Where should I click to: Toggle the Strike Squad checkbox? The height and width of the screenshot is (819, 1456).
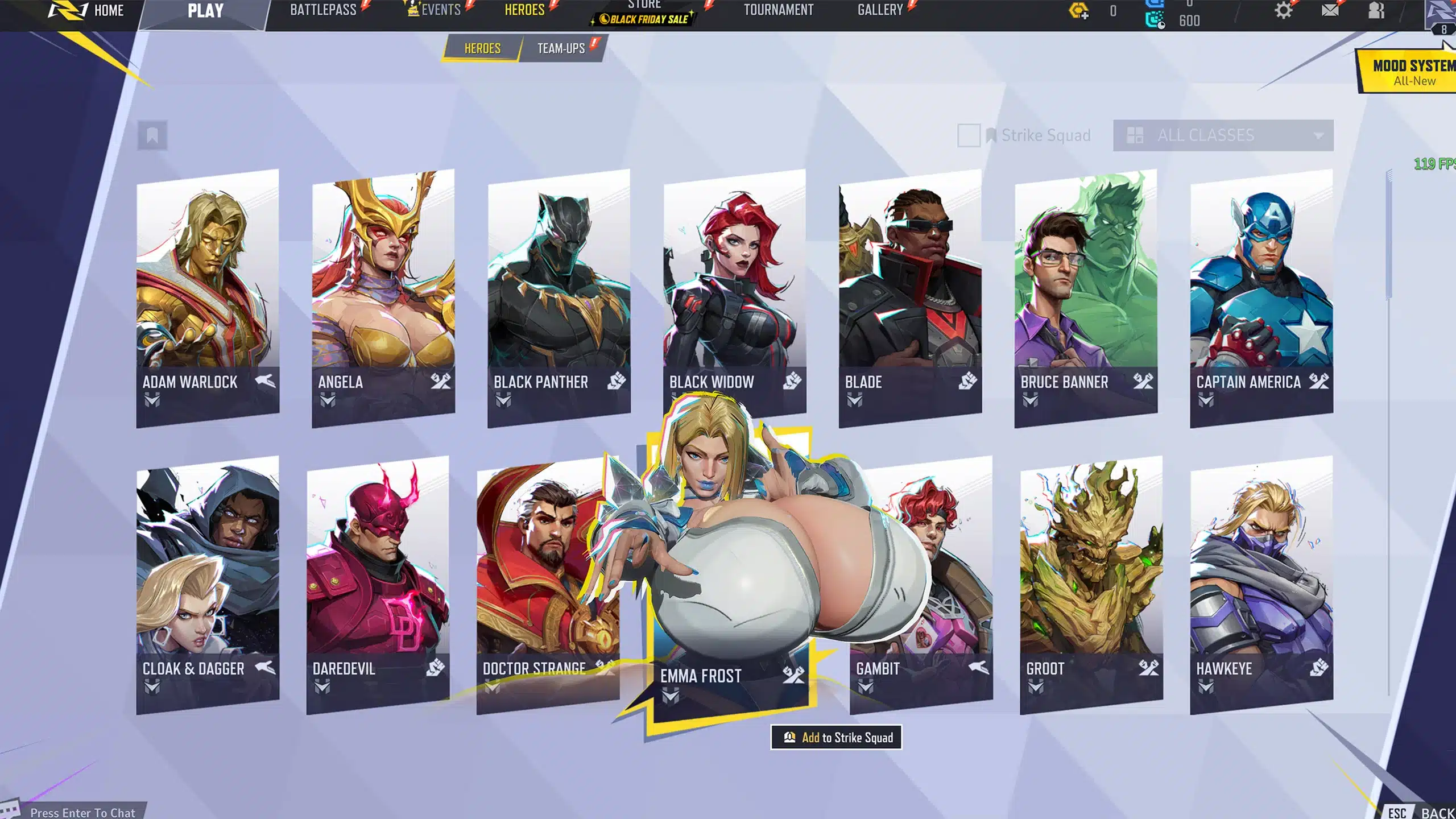click(969, 135)
